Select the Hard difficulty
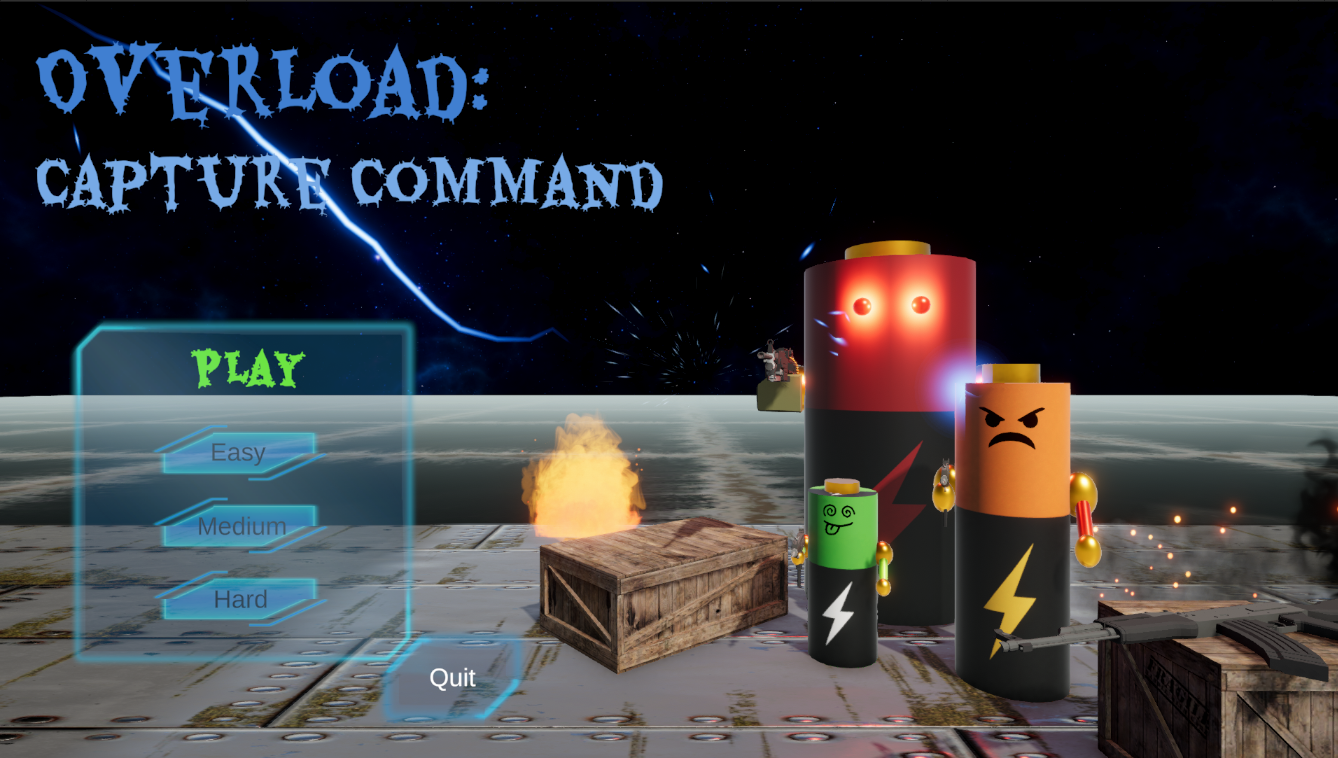 pyautogui.click(x=239, y=599)
